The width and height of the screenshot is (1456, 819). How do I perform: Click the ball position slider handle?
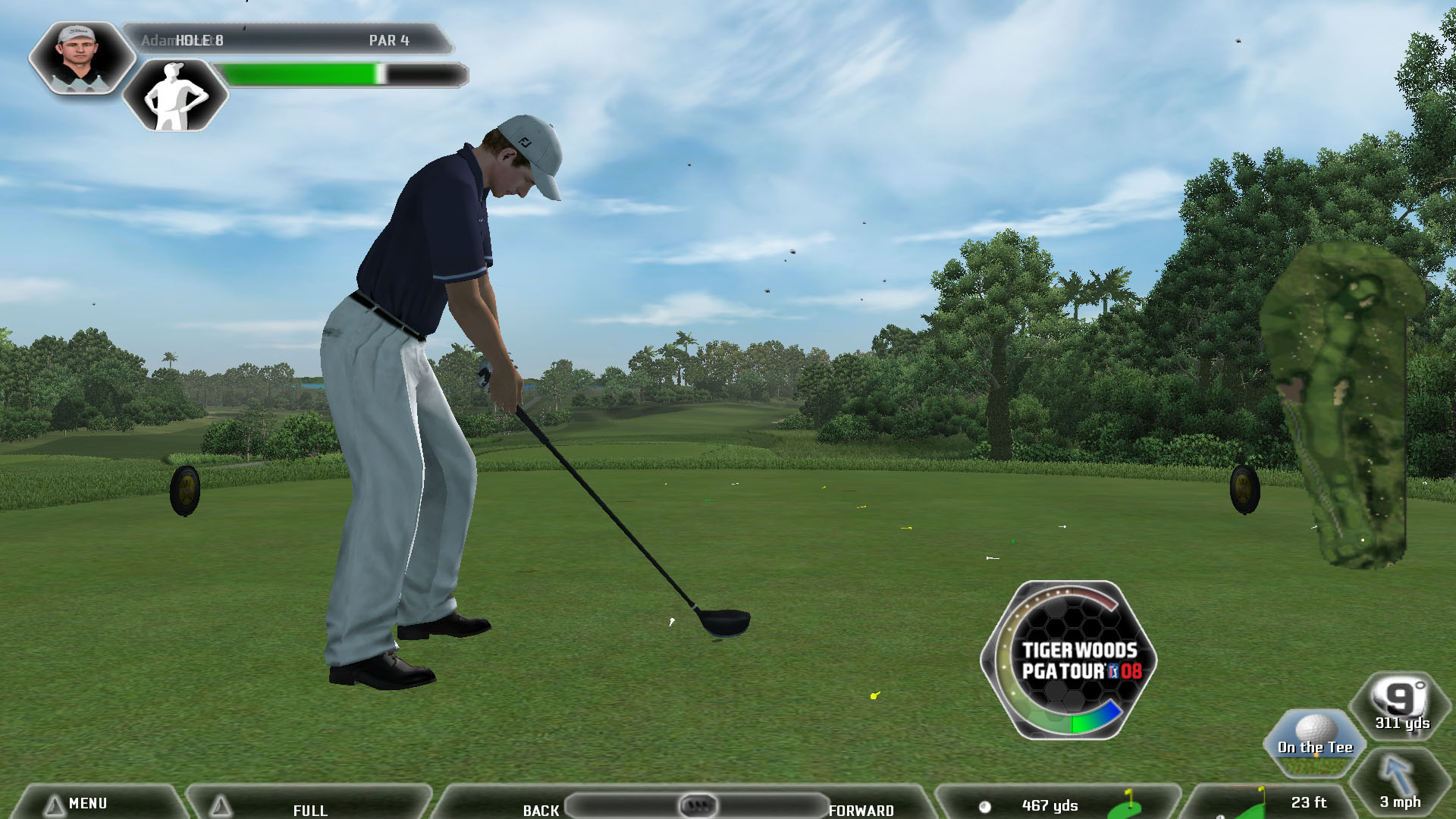point(697,805)
